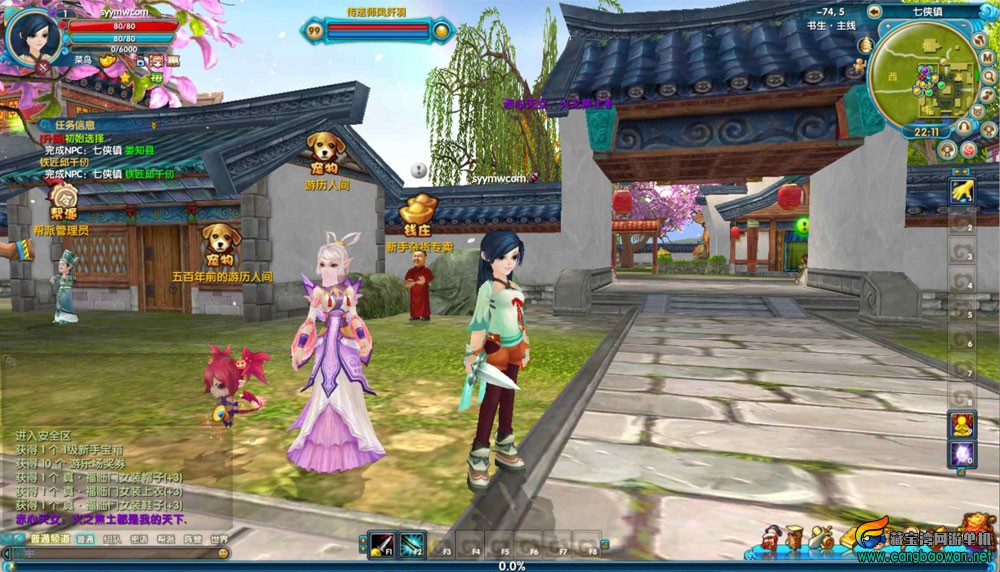Viewport: 1000px width, 572px height.
Task: Switch to the 普通 chat channel tab
Action: click(85, 539)
